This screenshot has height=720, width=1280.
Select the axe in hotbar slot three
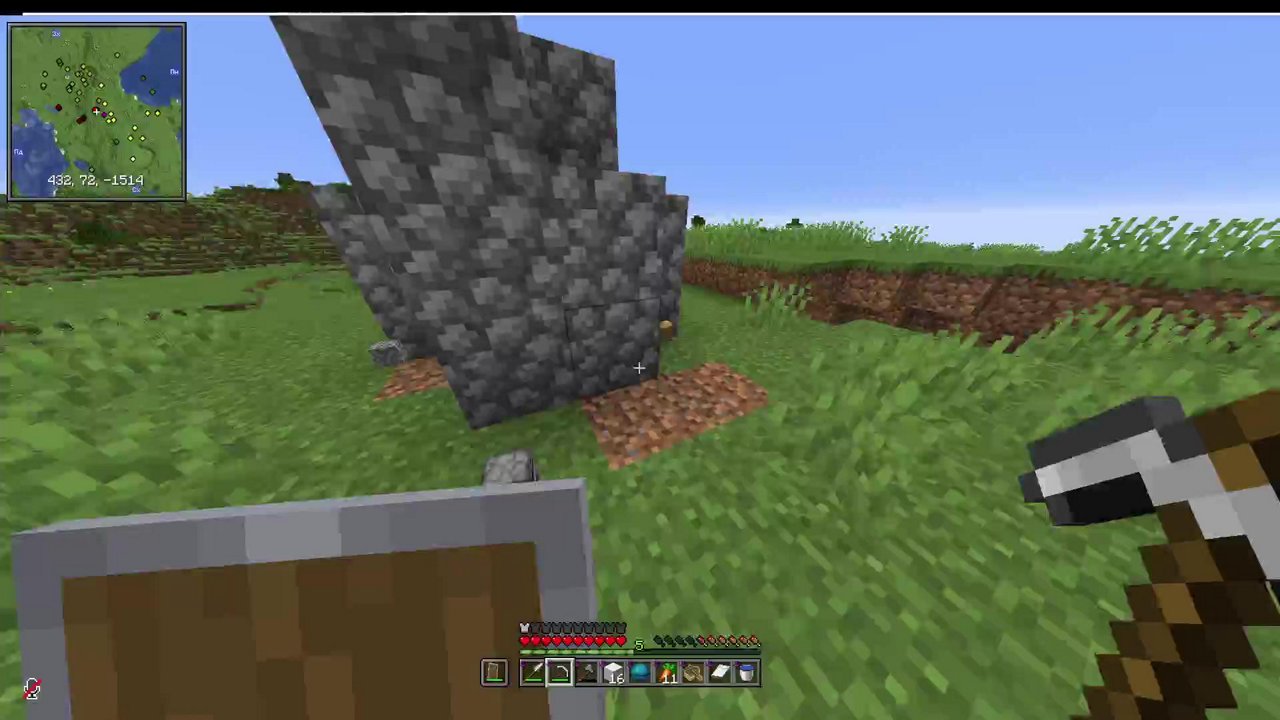[x=586, y=673]
